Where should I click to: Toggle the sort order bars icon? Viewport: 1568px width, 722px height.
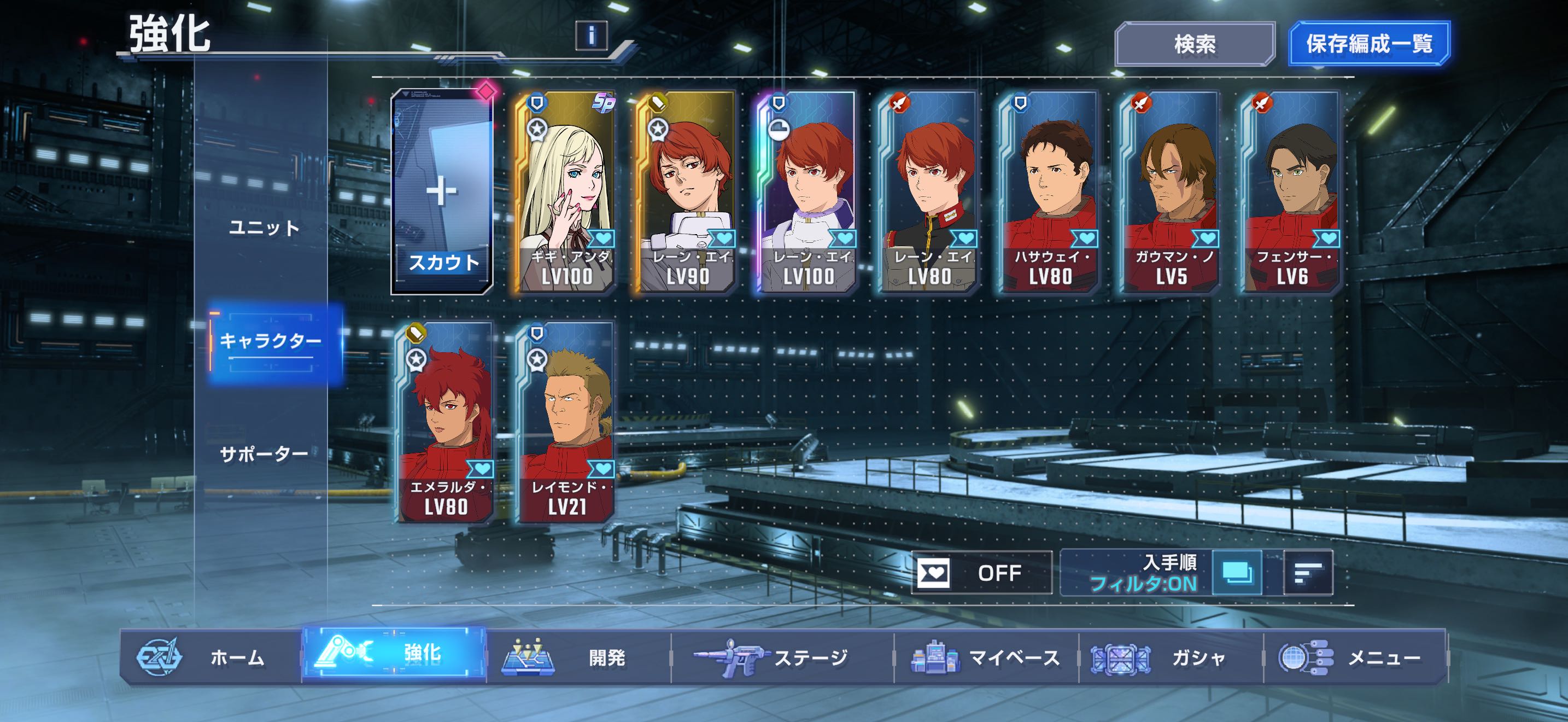click(x=1307, y=573)
